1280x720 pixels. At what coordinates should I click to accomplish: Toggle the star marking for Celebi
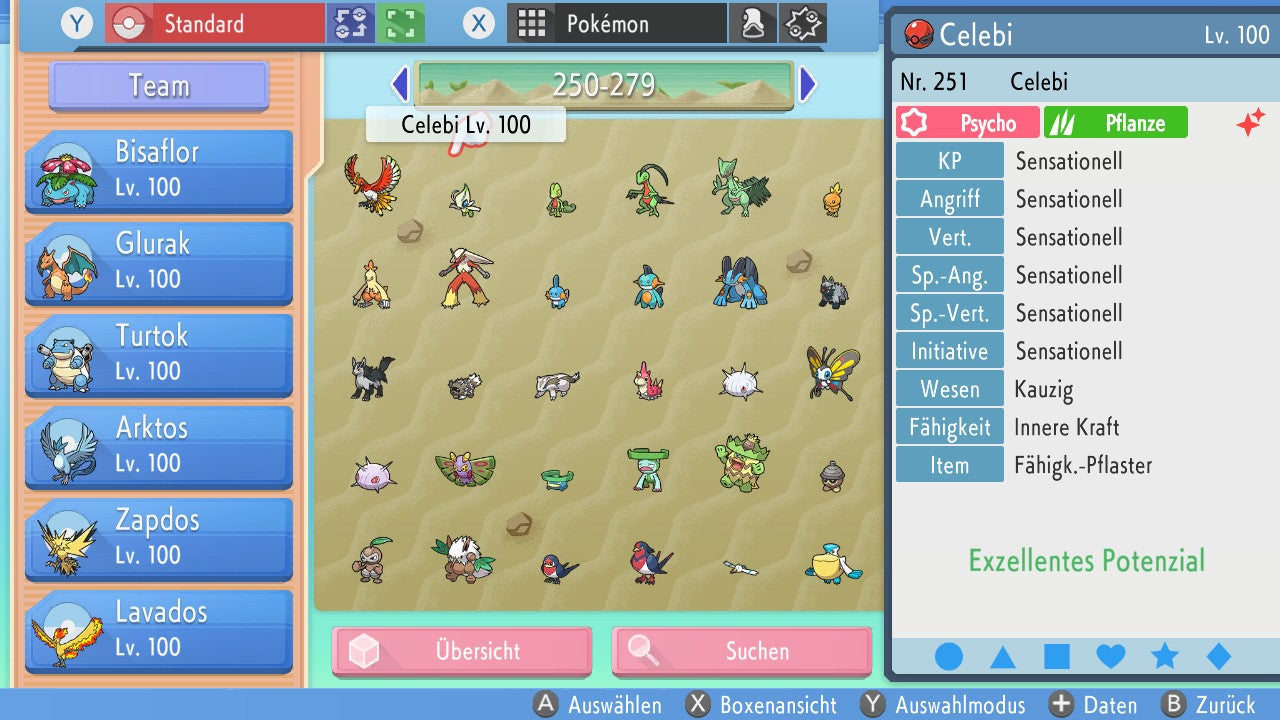(1164, 655)
